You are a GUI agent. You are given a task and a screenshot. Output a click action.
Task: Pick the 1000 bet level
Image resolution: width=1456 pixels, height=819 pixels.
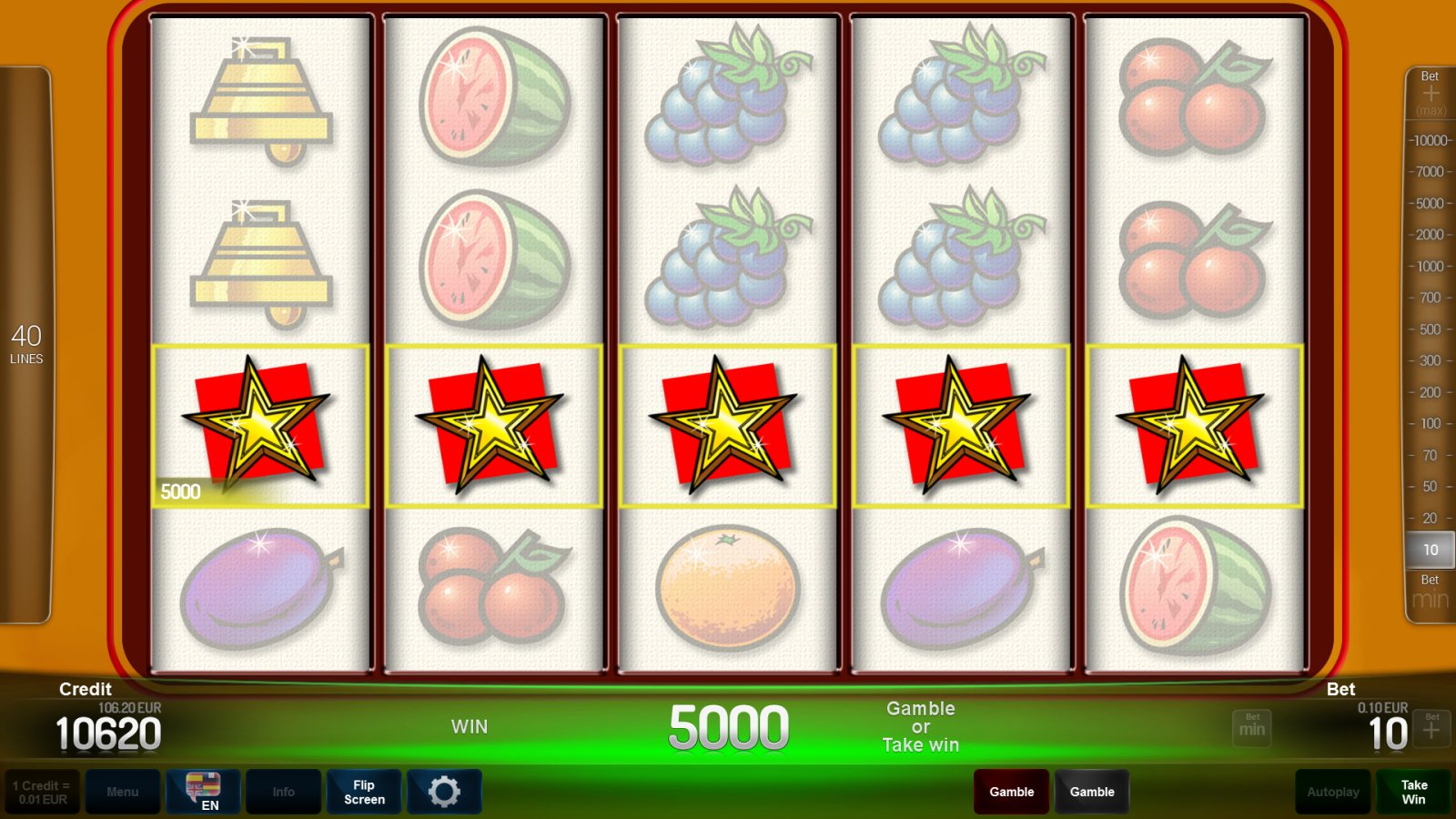click(x=1431, y=266)
